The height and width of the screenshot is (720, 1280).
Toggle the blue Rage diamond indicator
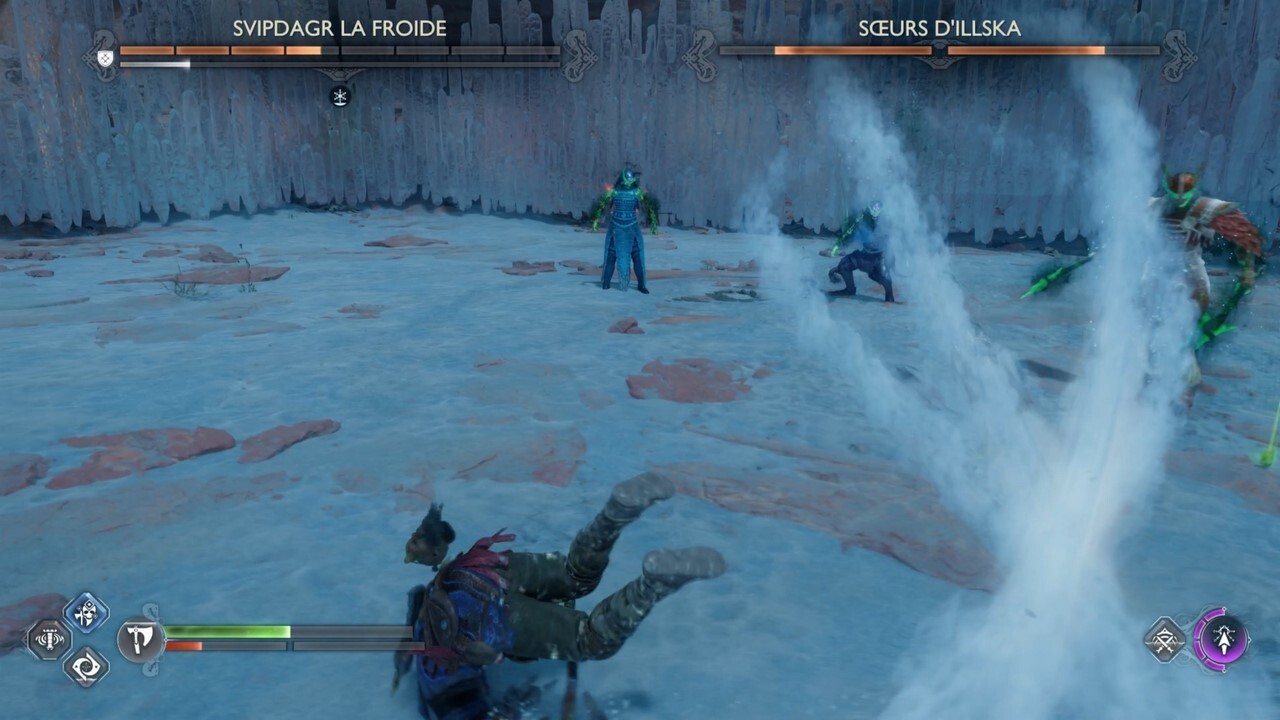click(85, 611)
